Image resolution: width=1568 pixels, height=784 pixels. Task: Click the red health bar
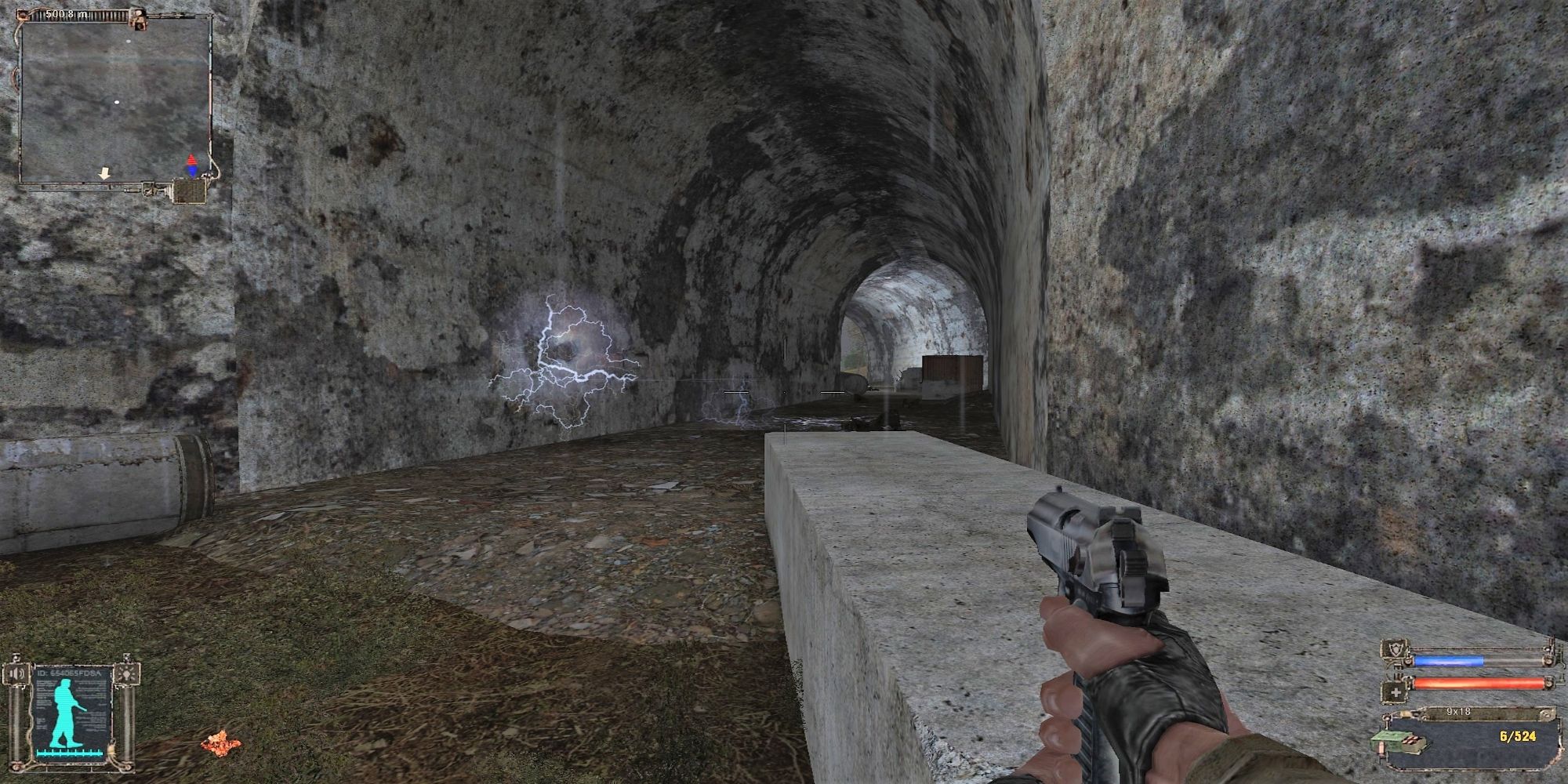click(x=1480, y=683)
